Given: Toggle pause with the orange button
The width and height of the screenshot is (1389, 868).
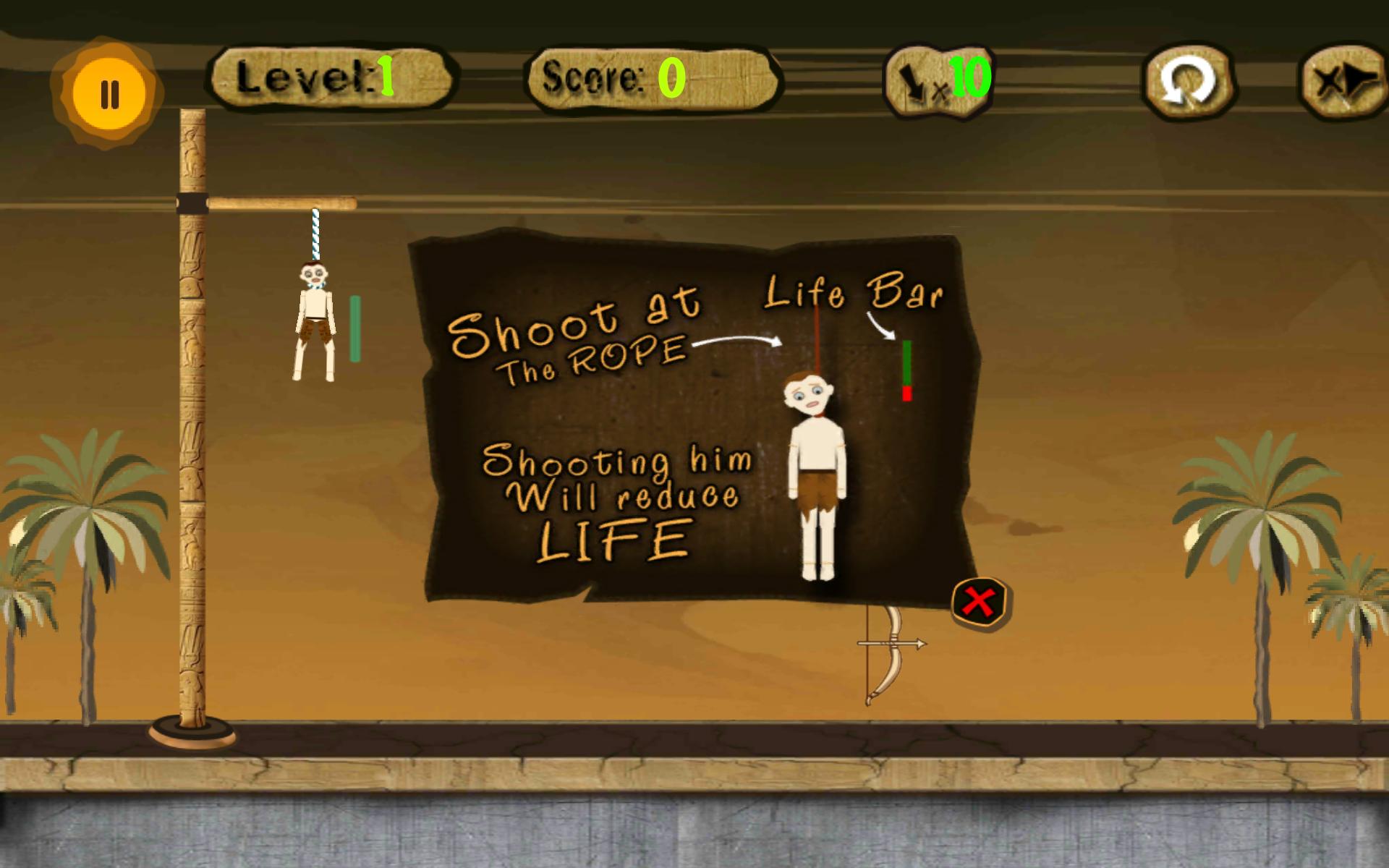Looking at the screenshot, I should coord(109,87).
